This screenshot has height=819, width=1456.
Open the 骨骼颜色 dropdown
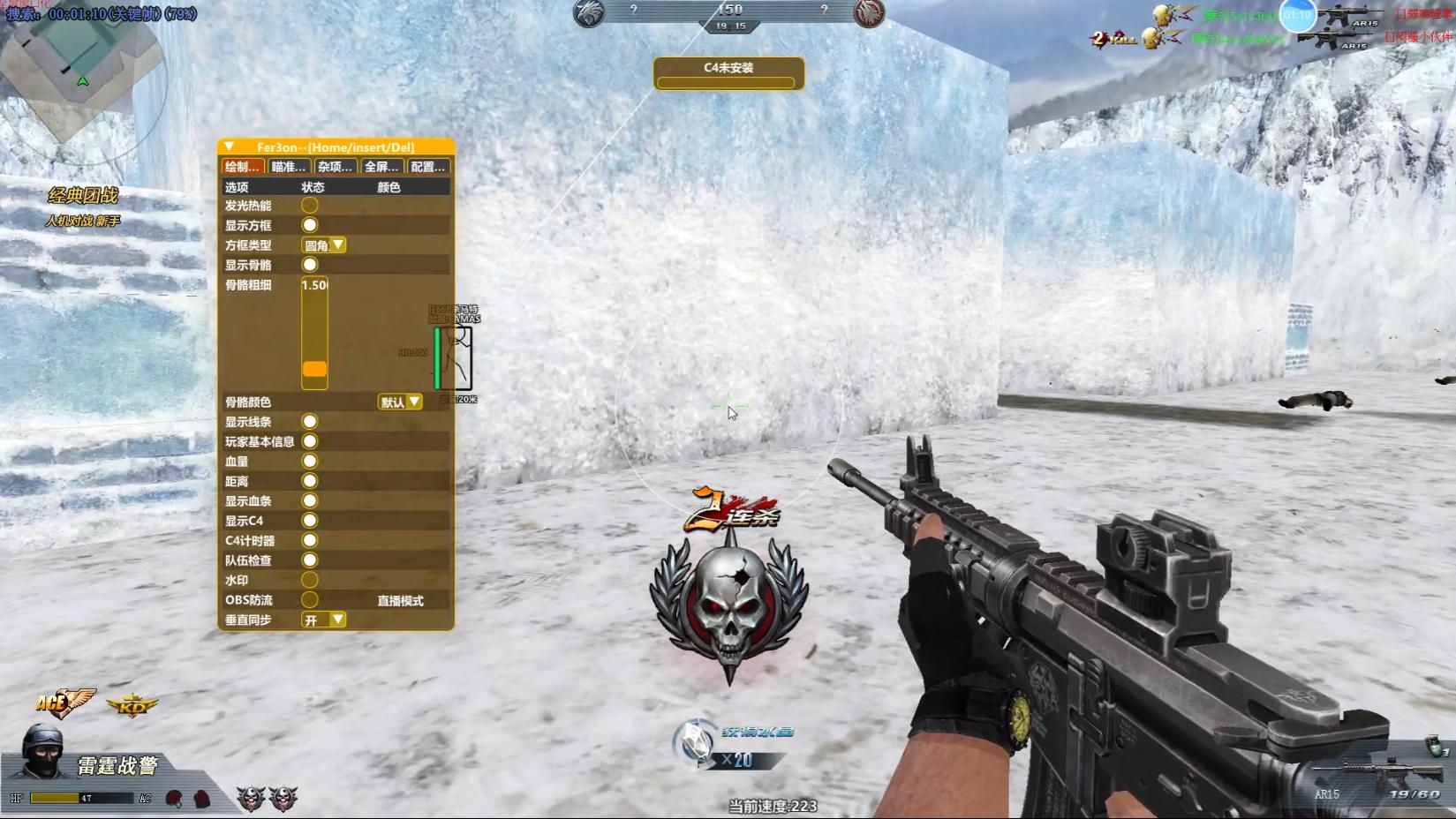tap(400, 402)
